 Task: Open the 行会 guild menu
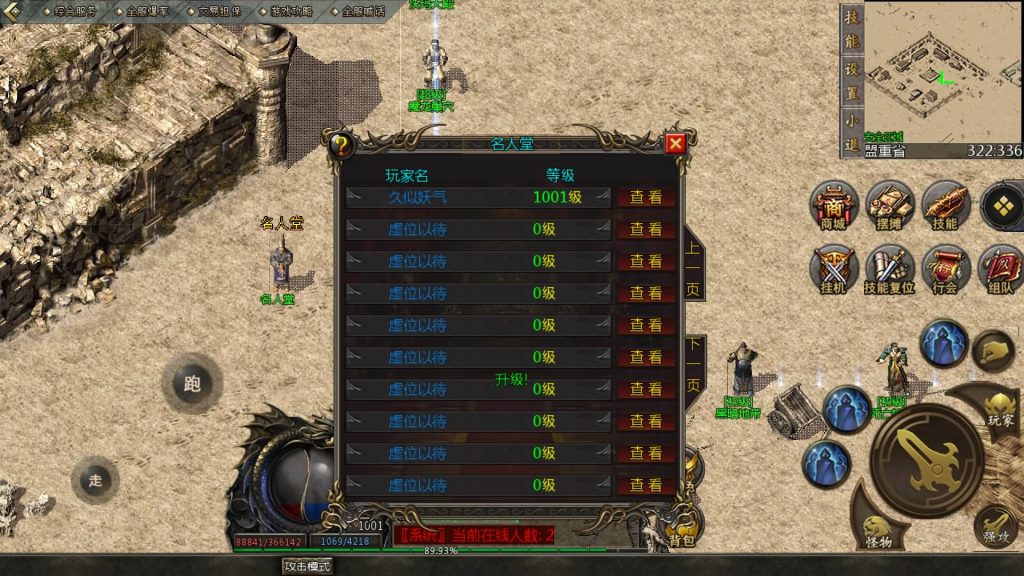click(x=945, y=268)
